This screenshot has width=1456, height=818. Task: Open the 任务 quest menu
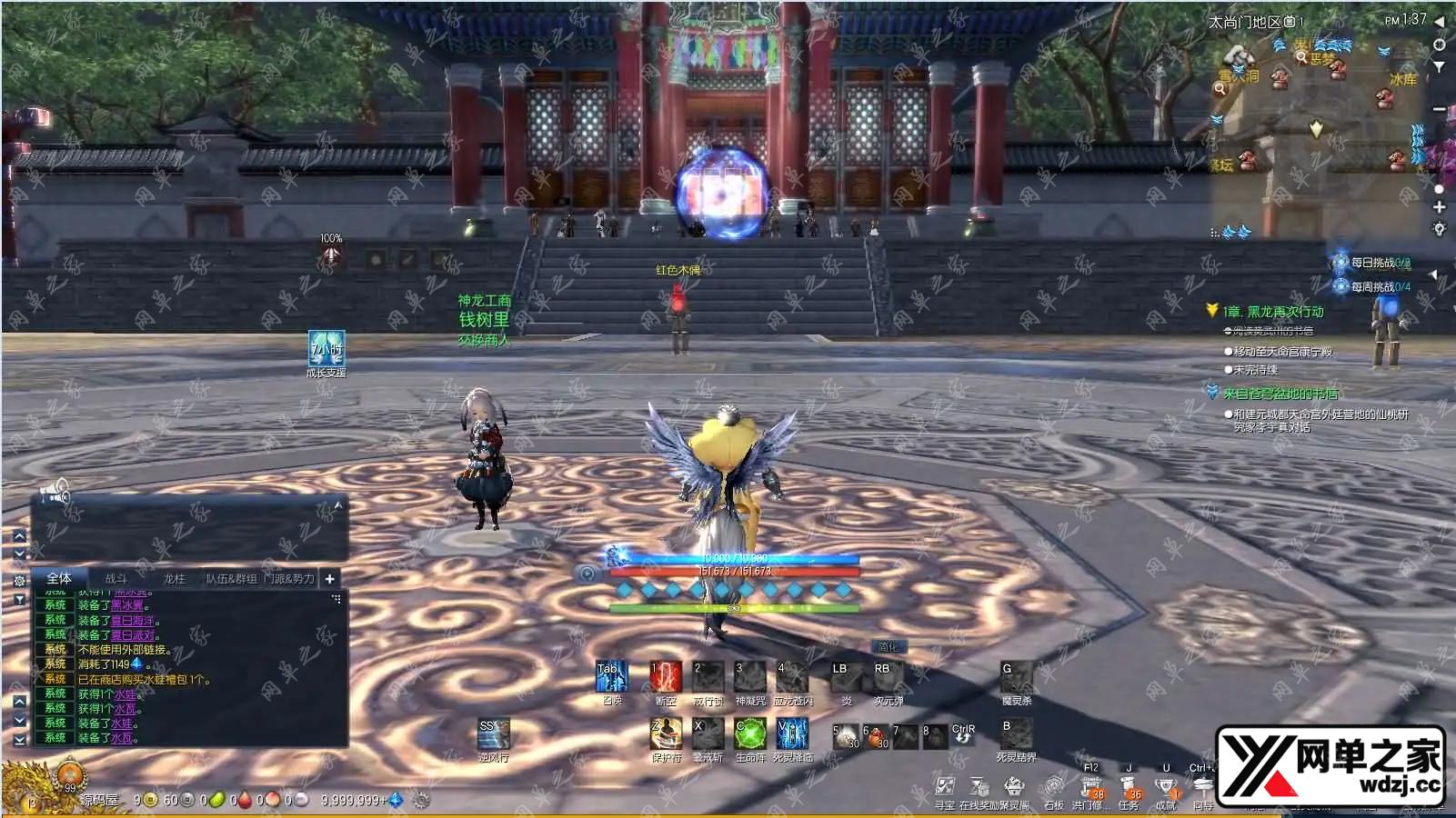1129,788
